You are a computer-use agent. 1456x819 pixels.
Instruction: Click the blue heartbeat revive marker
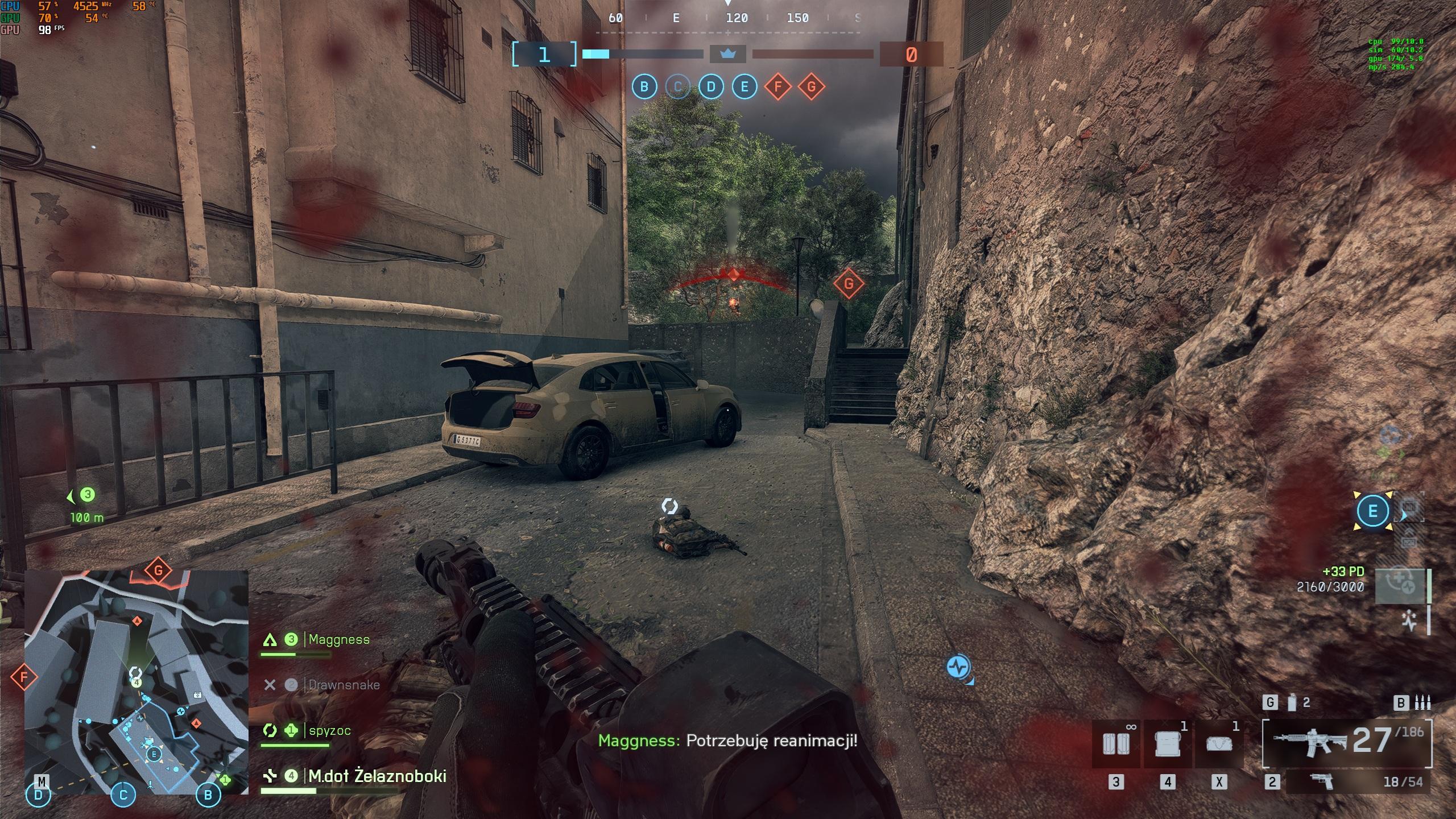[959, 666]
